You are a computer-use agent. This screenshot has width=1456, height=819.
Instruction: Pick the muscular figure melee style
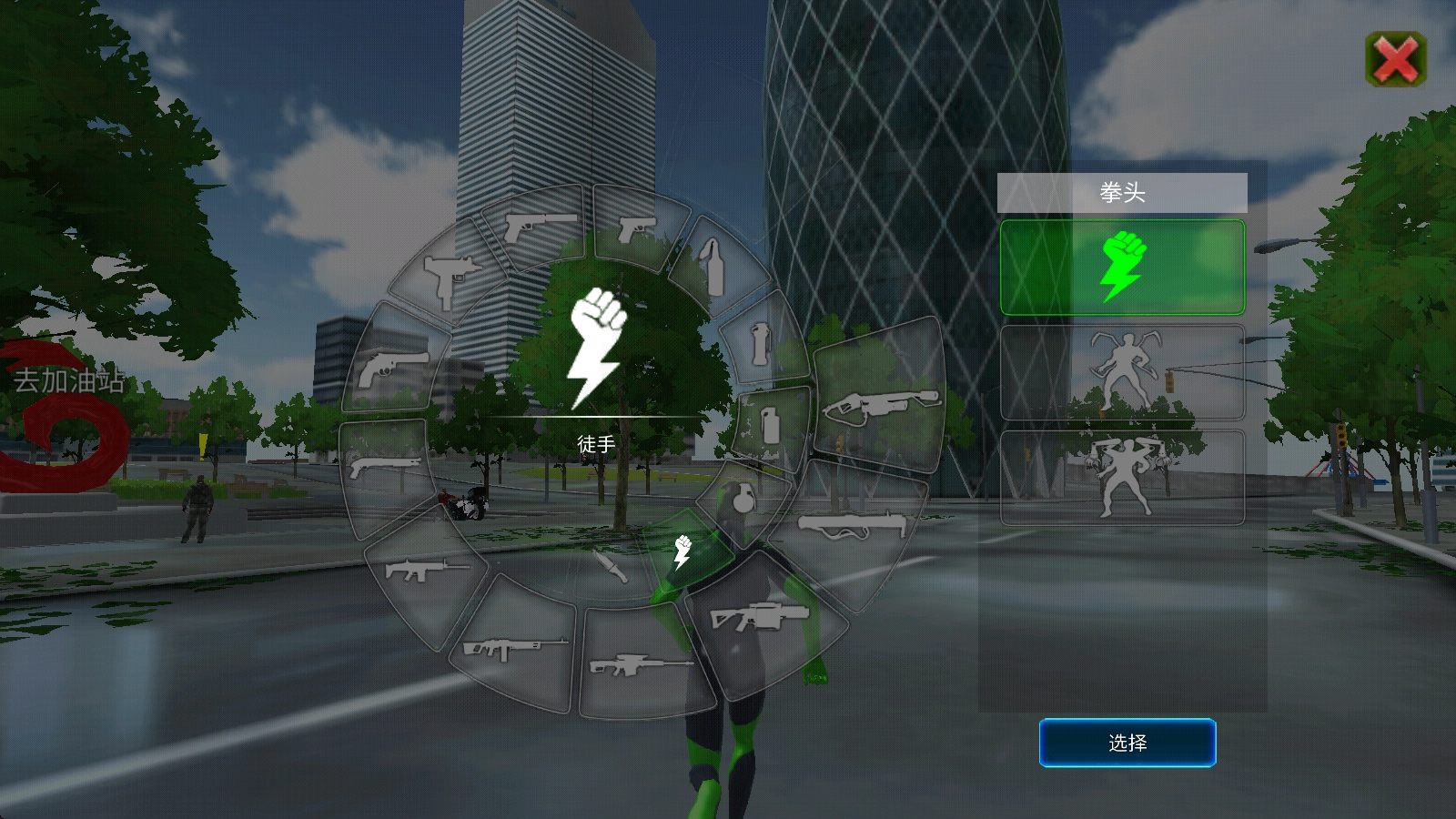(1122, 478)
